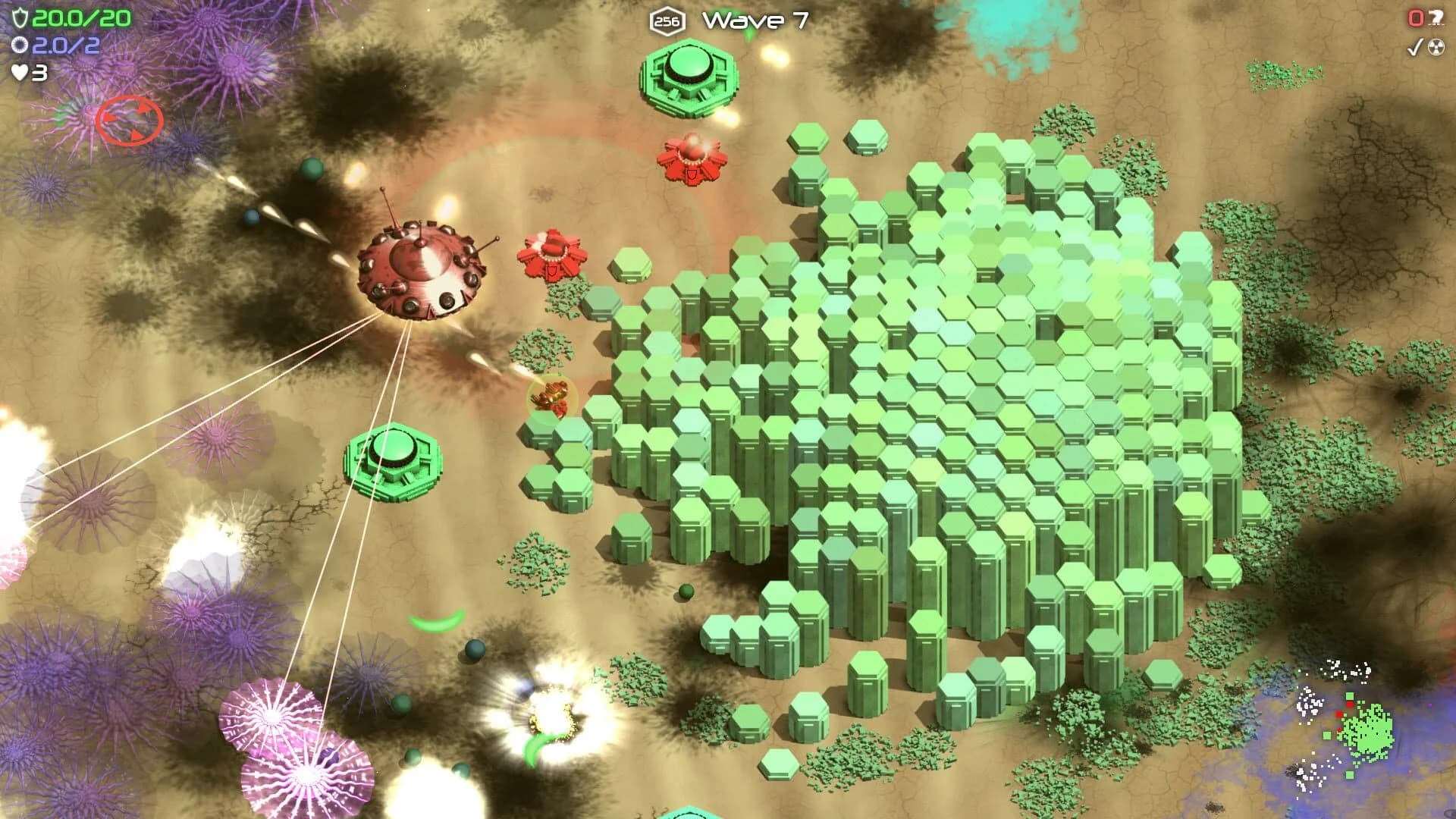Screen dimensions: 1456x819
Task: Select the white energy orb icon
Action: pyautogui.click(x=19, y=45)
